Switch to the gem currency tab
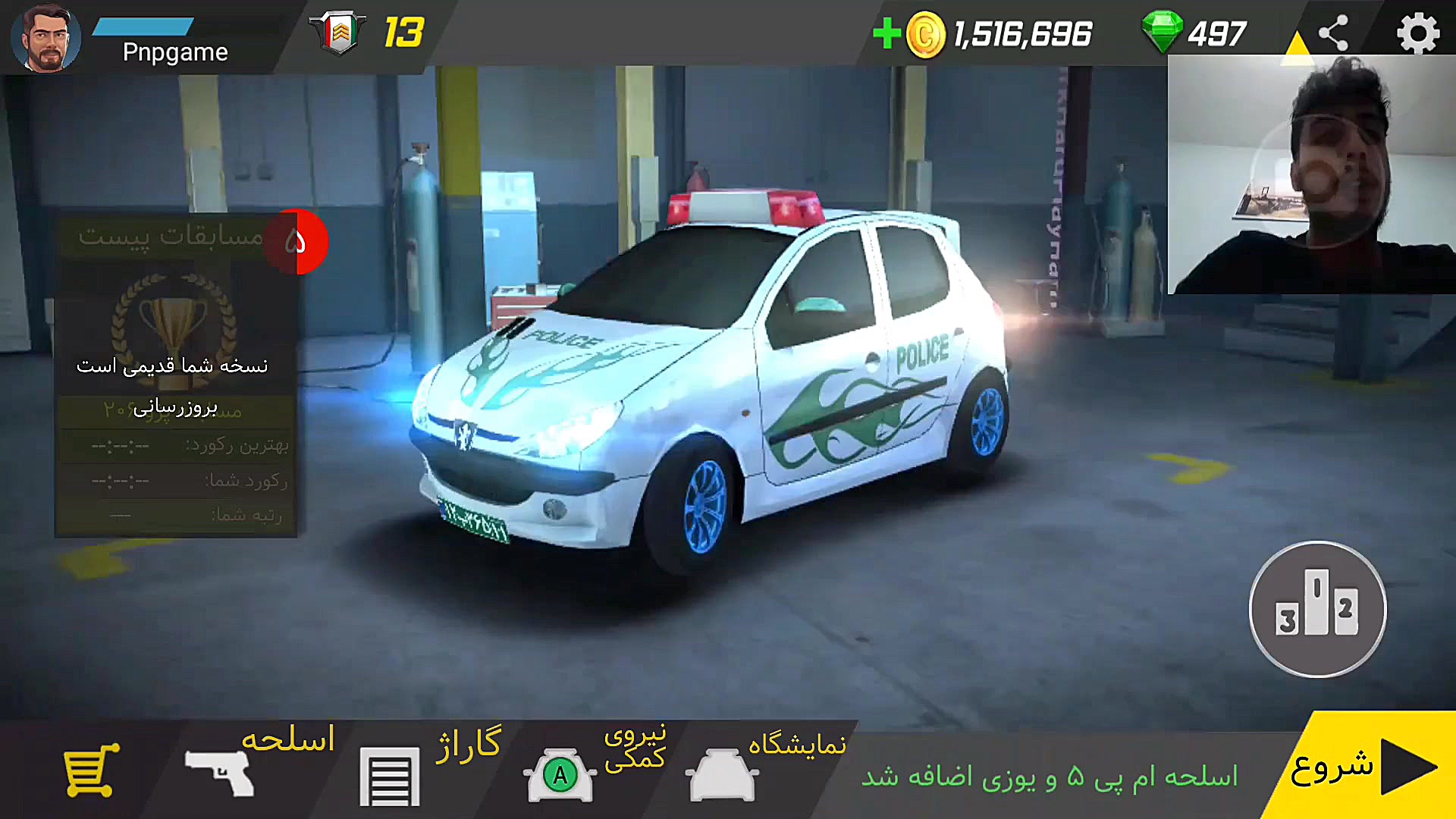This screenshot has width=1456, height=819. 1166,32
